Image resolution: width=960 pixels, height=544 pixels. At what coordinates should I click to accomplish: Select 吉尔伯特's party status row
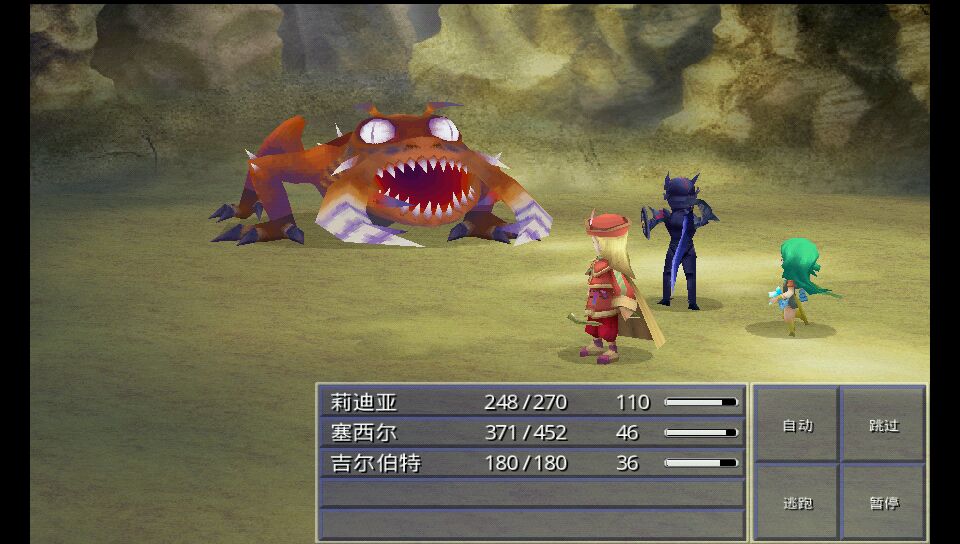(x=532, y=463)
